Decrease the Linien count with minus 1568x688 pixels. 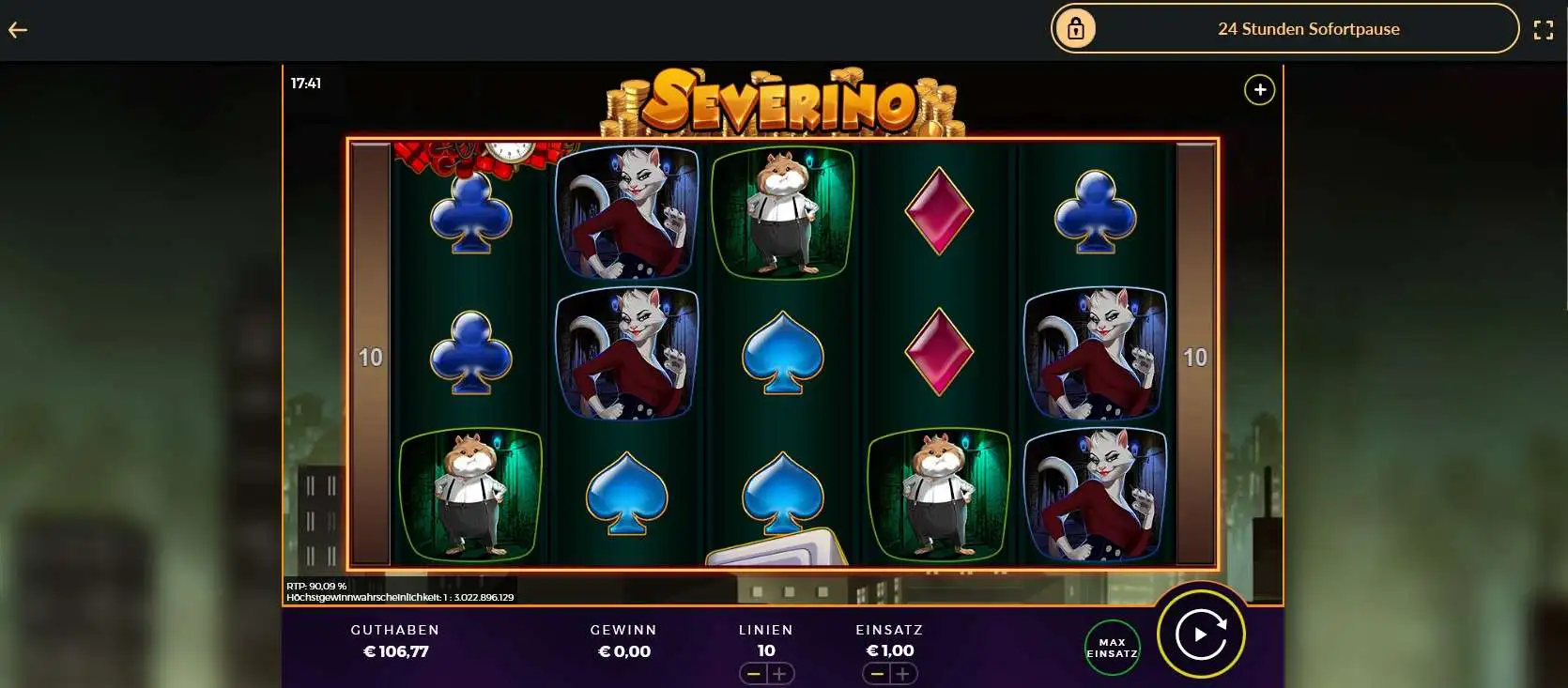click(x=751, y=673)
